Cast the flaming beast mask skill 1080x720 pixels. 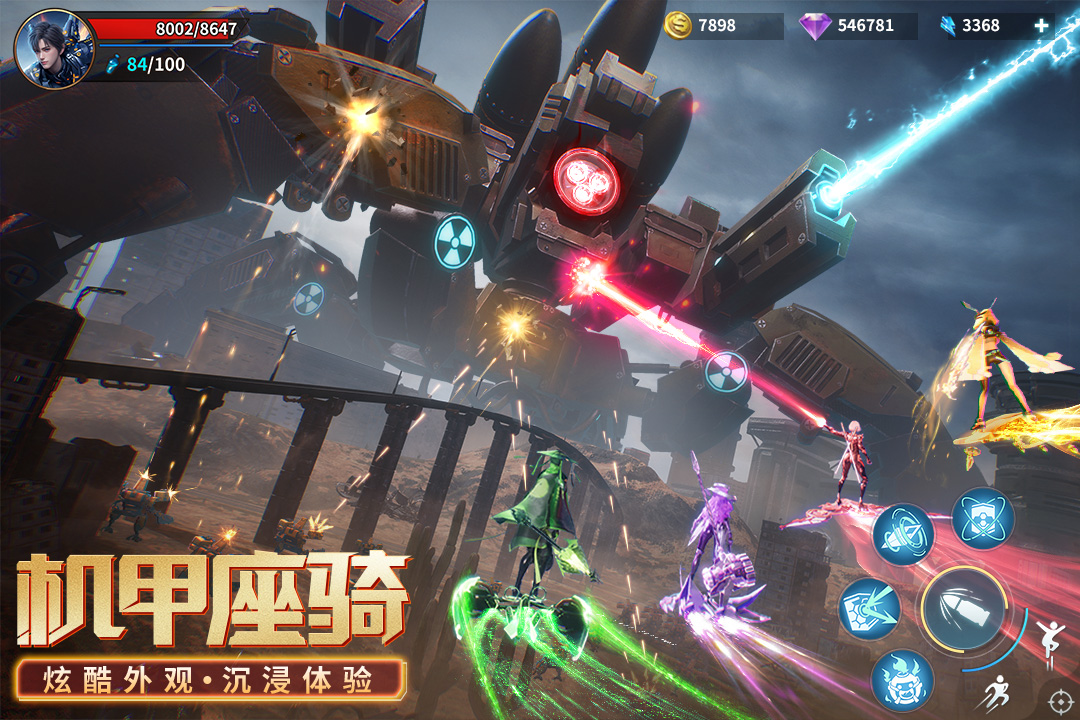(x=902, y=680)
